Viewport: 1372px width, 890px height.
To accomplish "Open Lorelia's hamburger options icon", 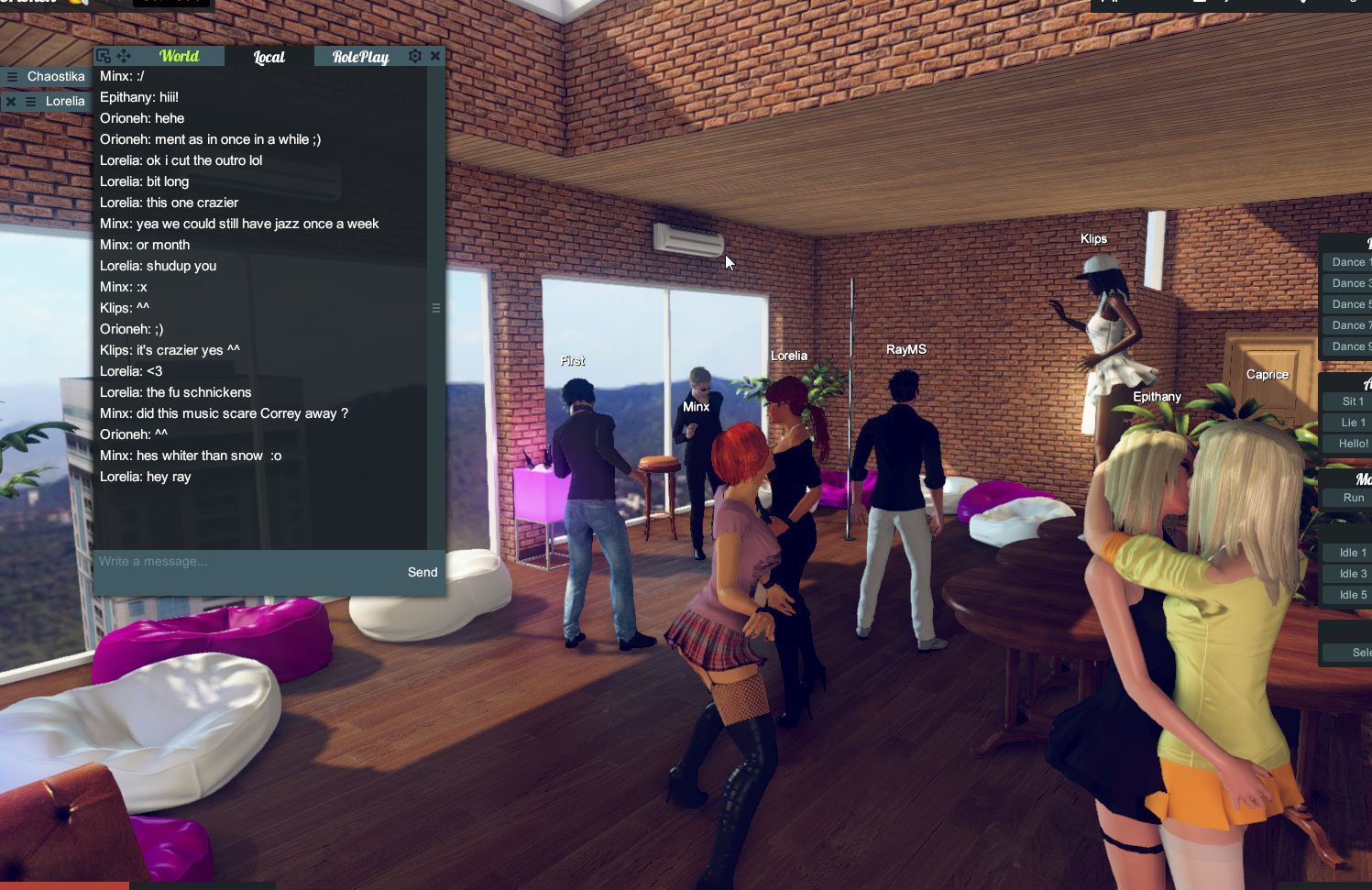I will 30,101.
